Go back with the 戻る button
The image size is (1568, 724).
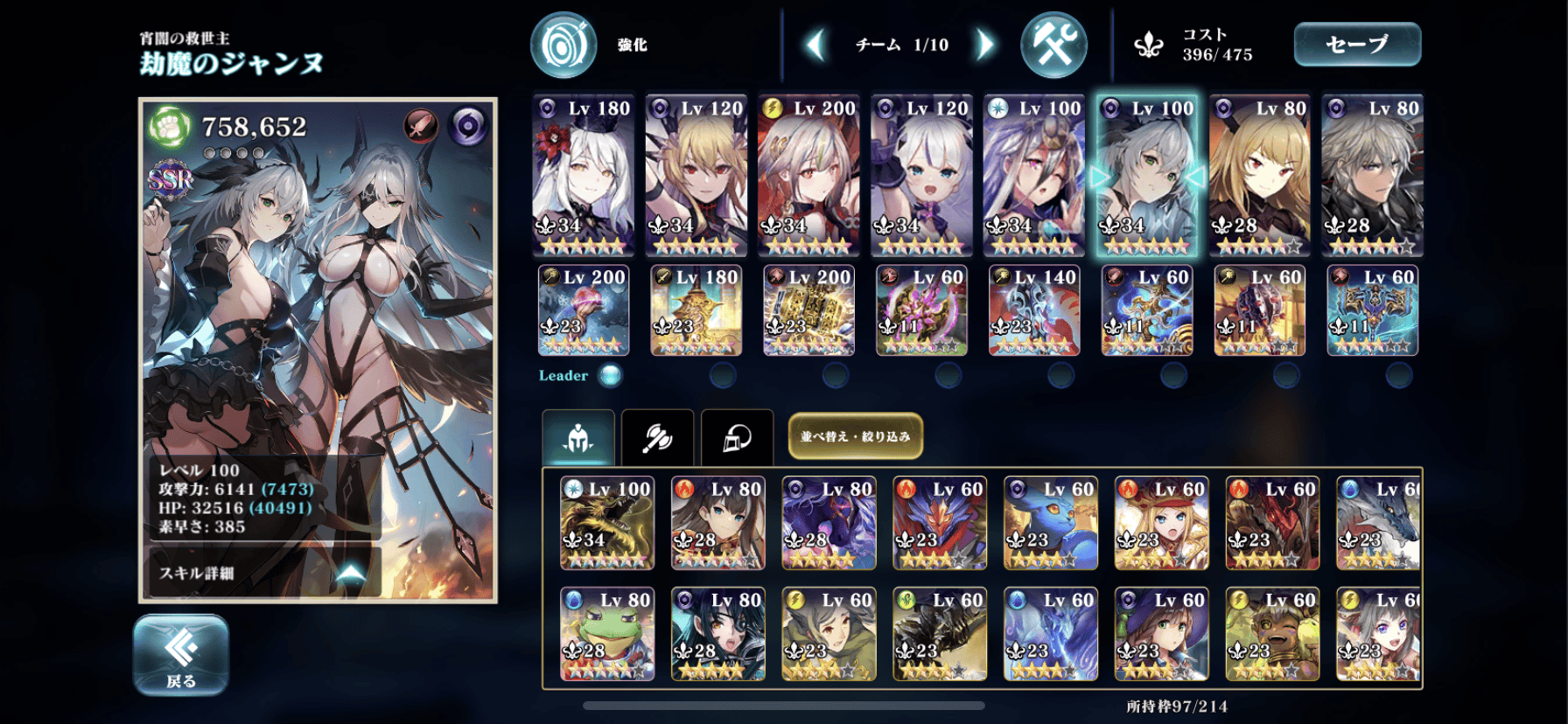coord(181,655)
